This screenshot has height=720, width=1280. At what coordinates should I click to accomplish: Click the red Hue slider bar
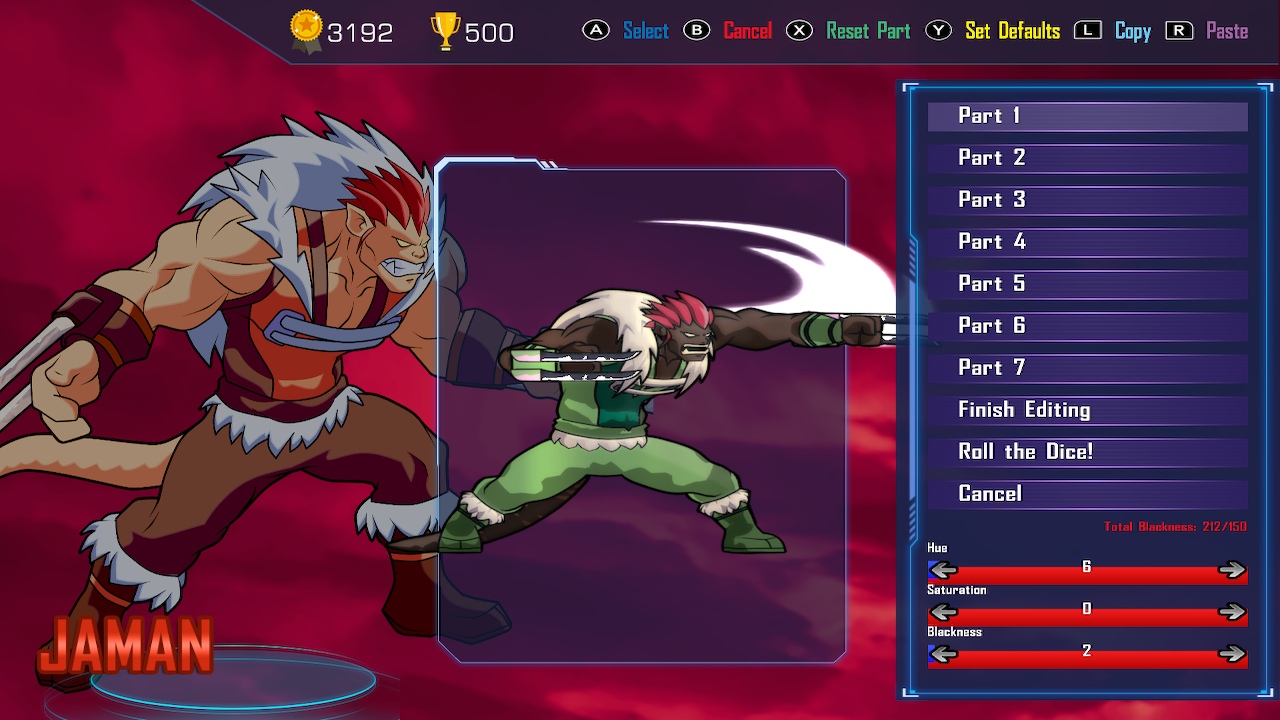click(1086, 570)
